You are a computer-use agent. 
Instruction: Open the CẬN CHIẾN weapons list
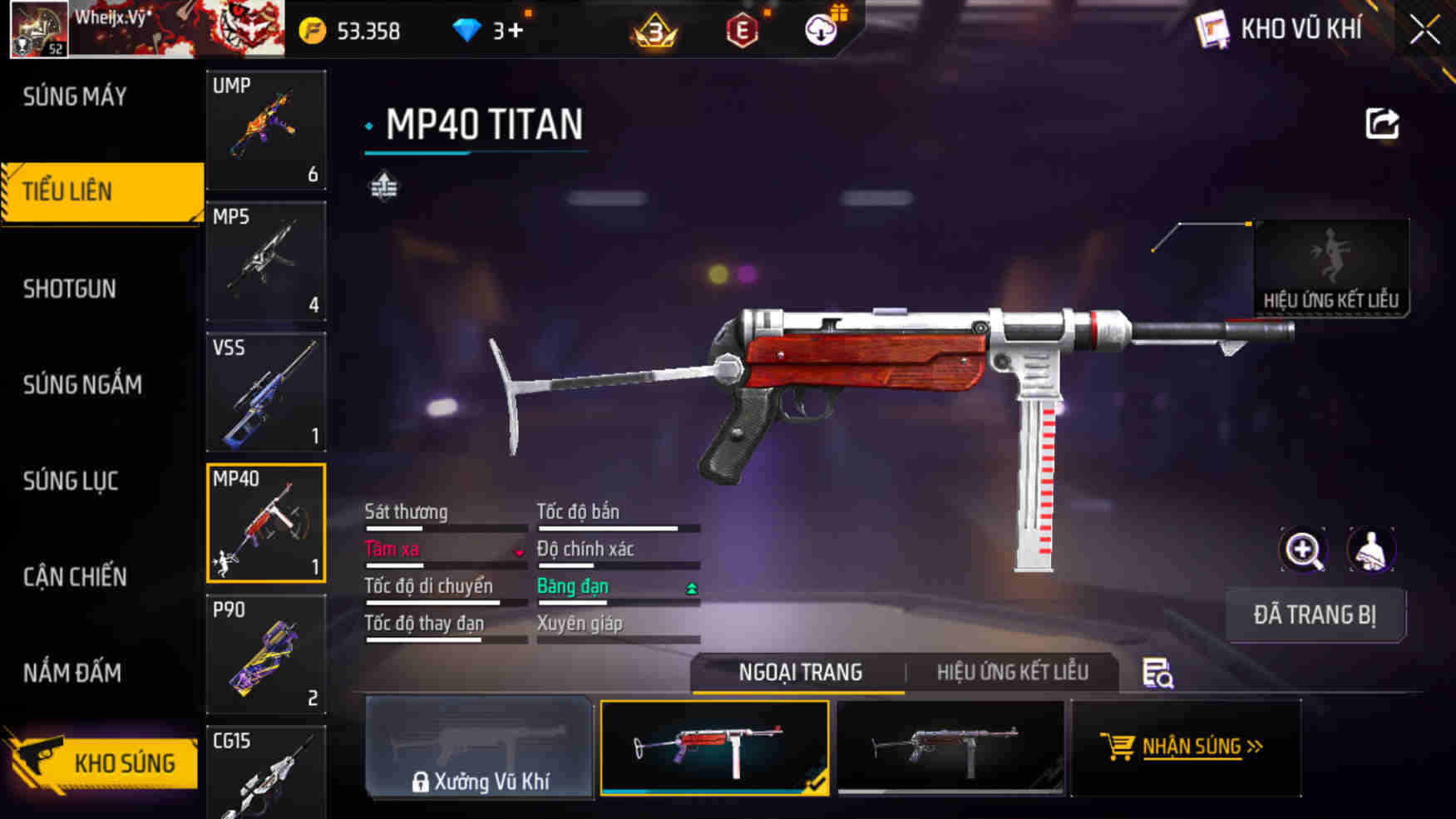(75, 577)
